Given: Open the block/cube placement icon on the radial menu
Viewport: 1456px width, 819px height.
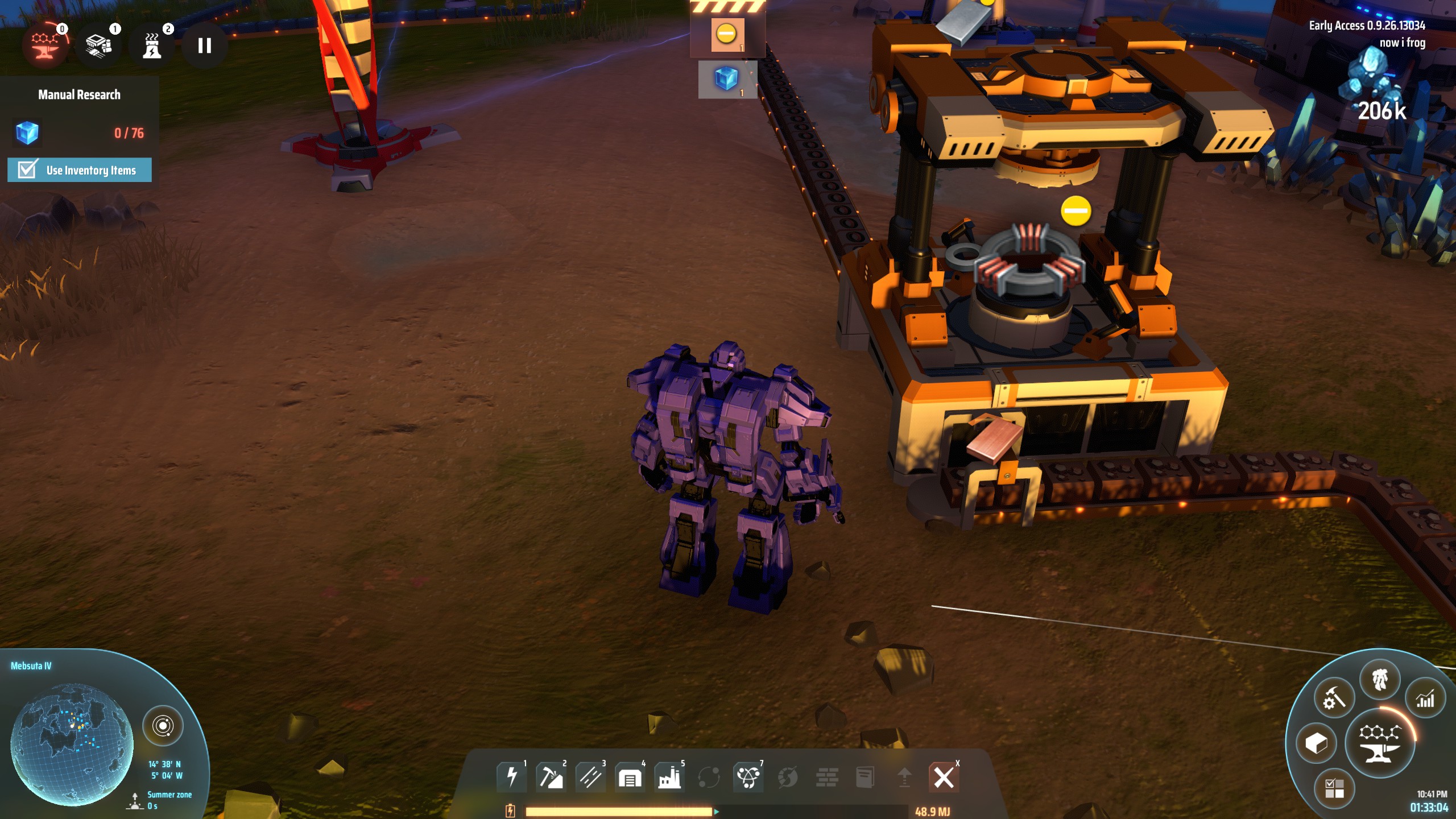Looking at the screenshot, I should coord(1317,744).
